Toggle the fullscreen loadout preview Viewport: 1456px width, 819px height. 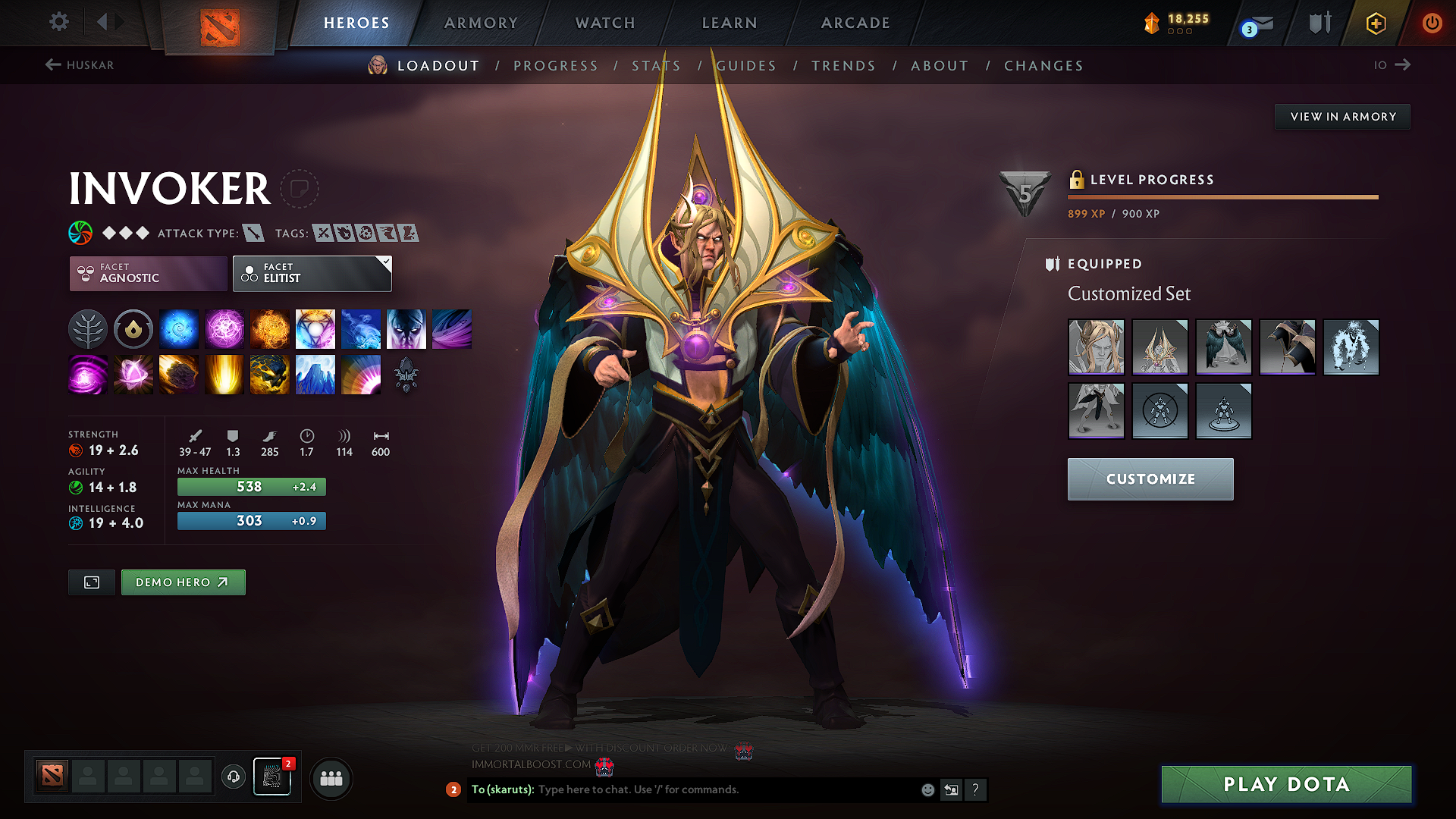pos(91,582)
